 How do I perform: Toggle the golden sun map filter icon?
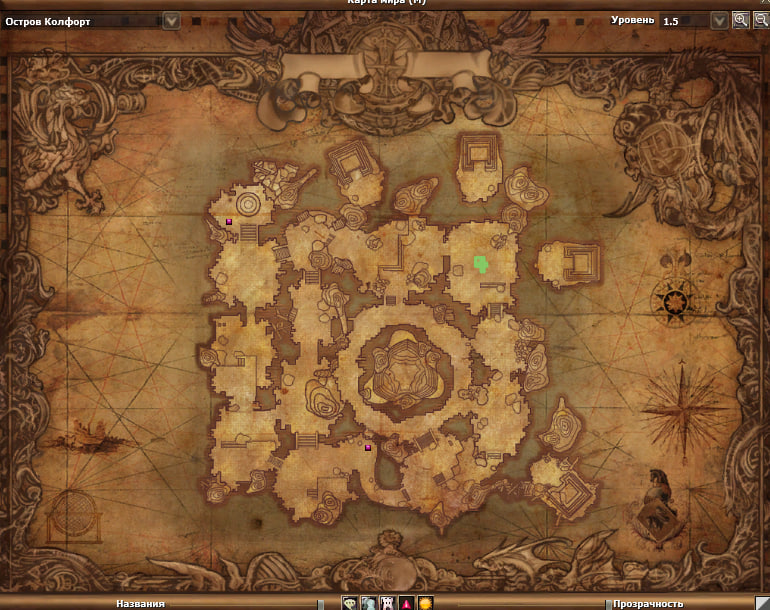[x=425, y=603]
